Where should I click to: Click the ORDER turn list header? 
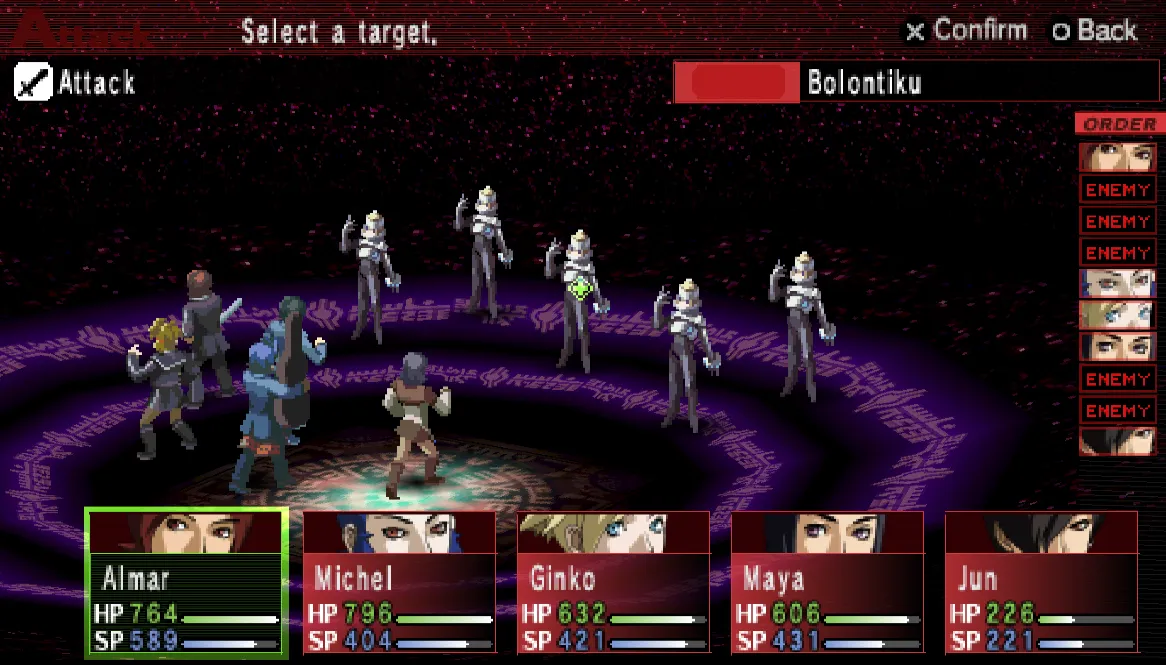1119,125
